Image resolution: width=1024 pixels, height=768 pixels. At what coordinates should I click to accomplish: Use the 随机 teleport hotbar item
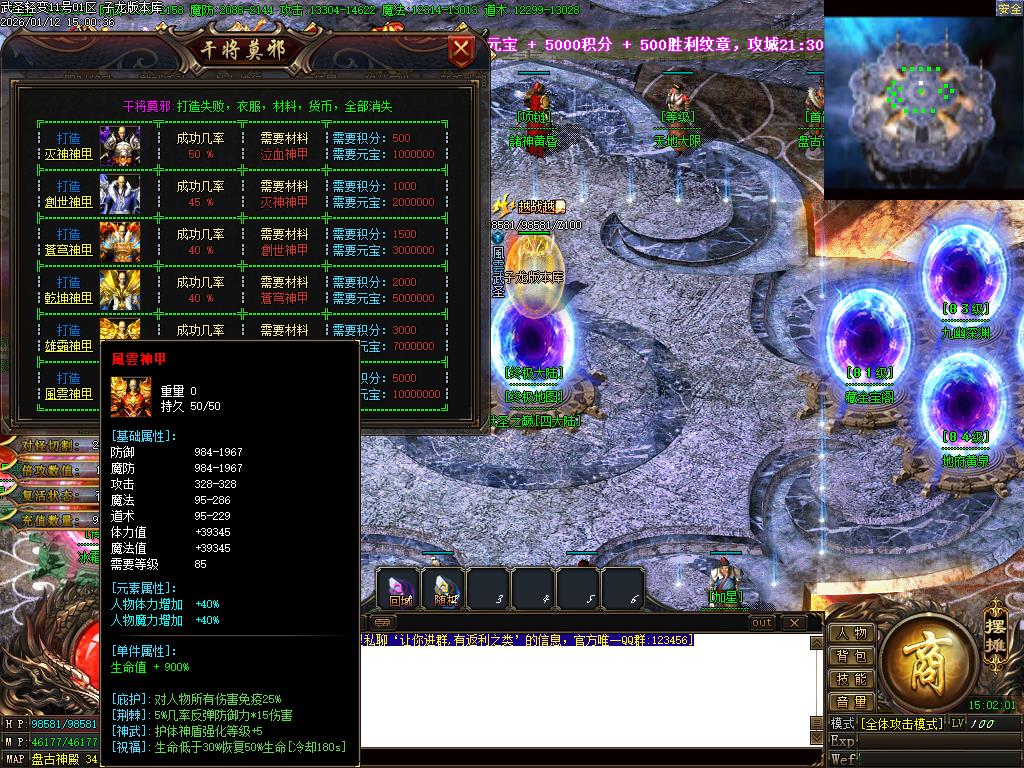coord(444,589)
